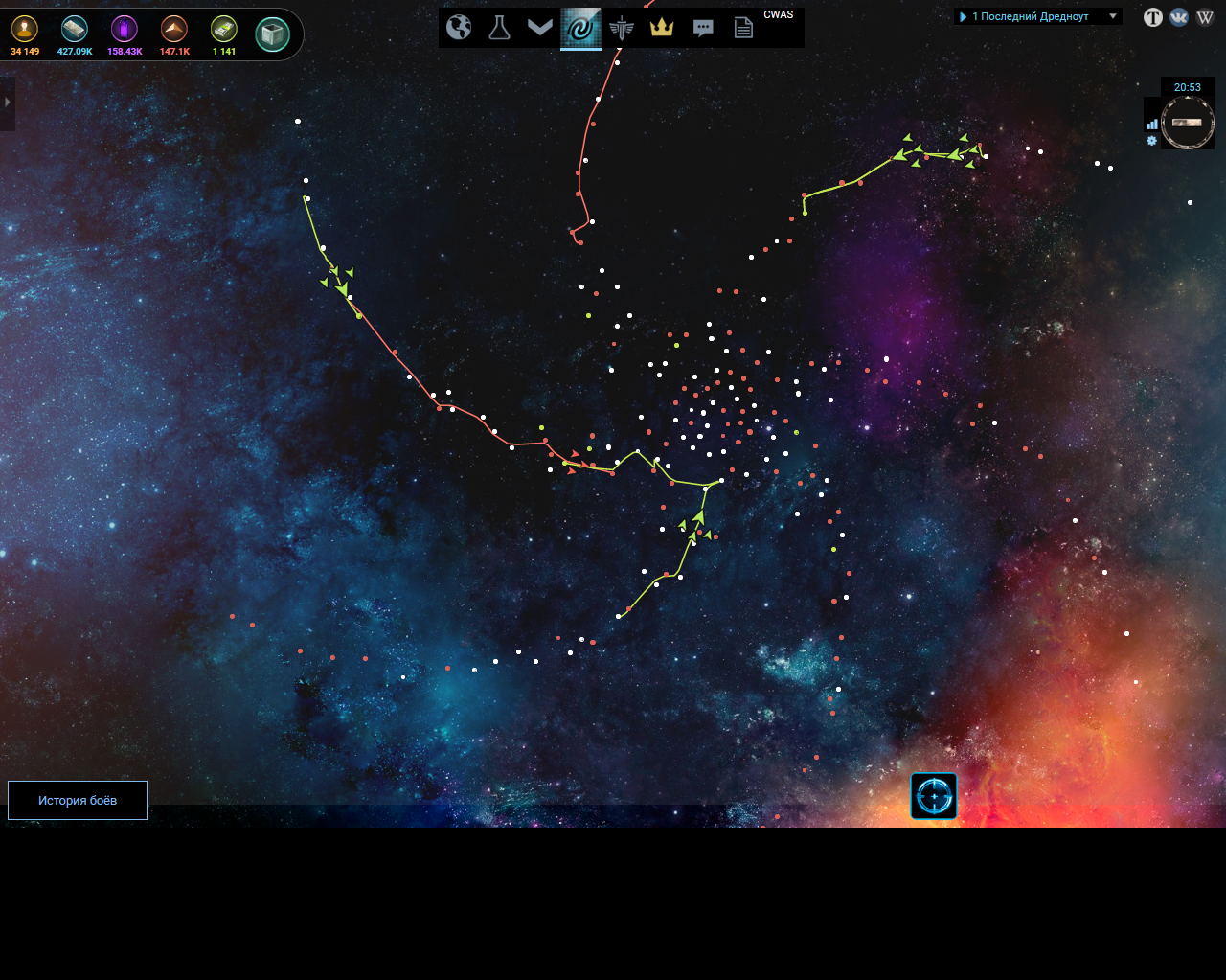
Task: Open the blue gear settings icon
Action: 1152,141
